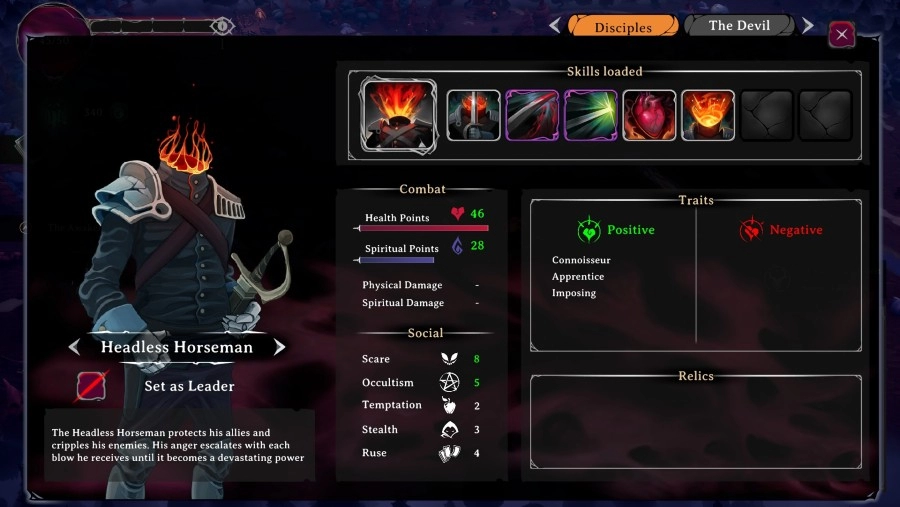Choose the dark blade slash skill
900x507 pixels.
point(532,115)
